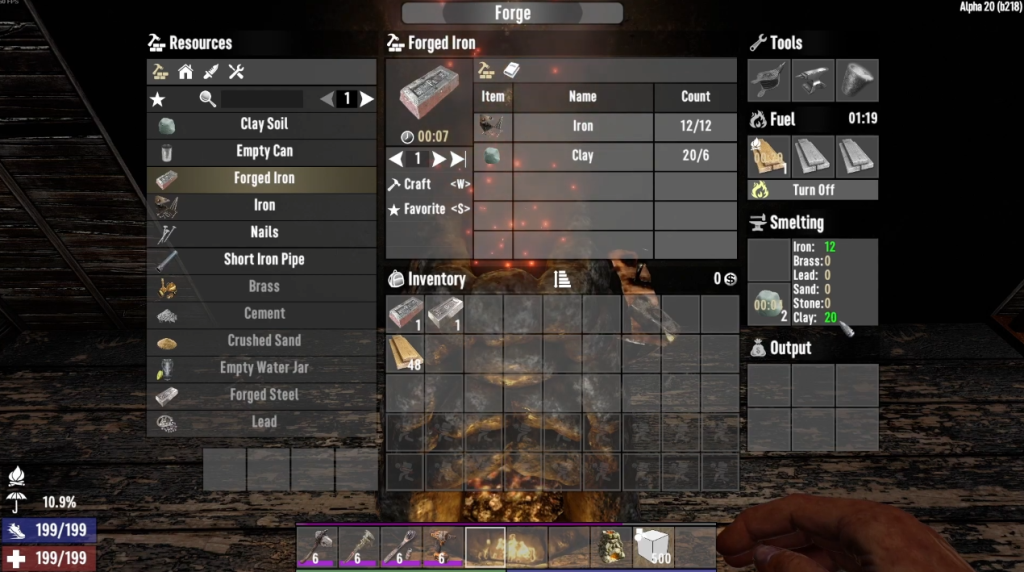This screenshot has width=1024, height=572.
Task: Decrease the craft quantity by one
Action: 396,159
